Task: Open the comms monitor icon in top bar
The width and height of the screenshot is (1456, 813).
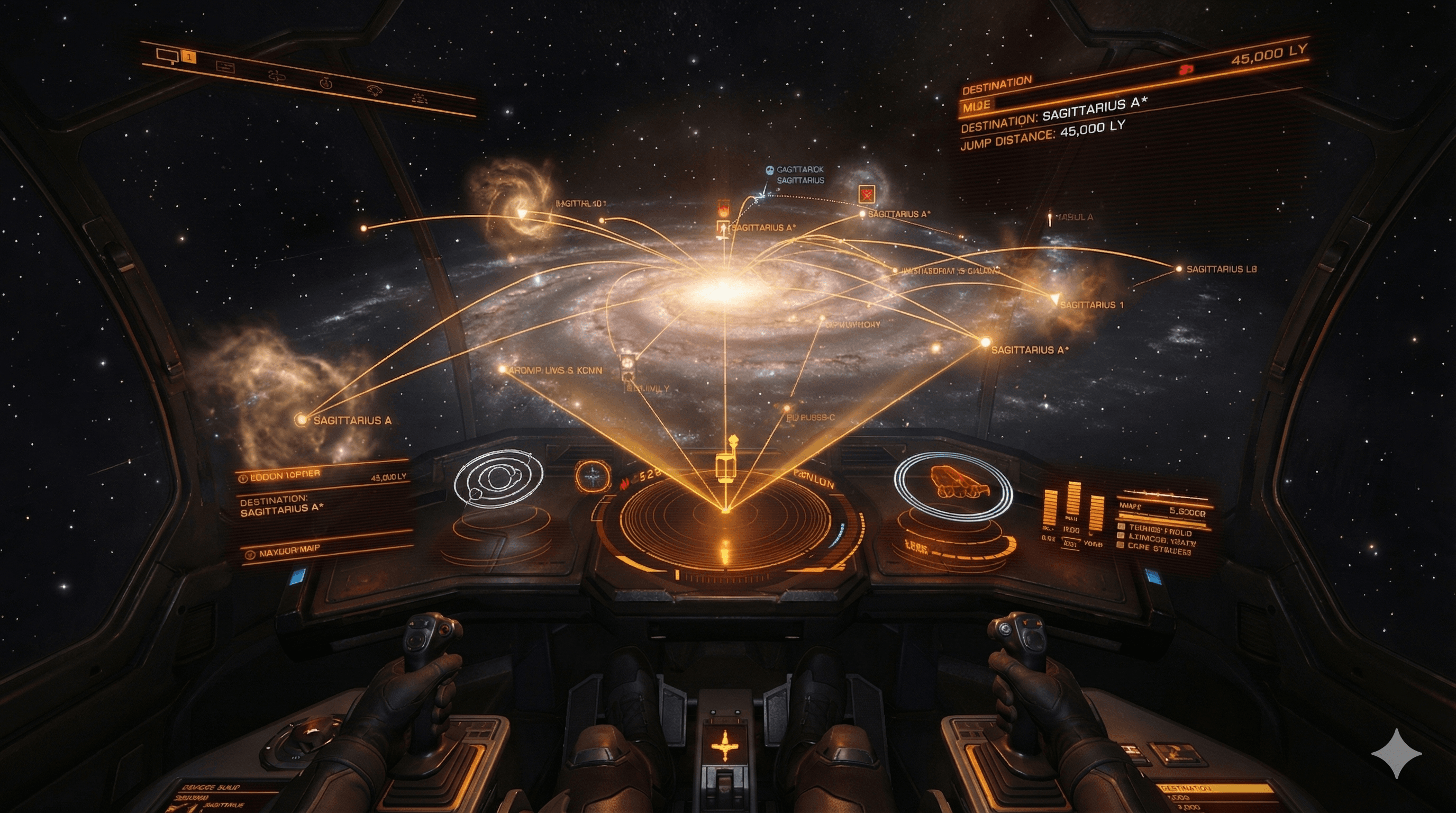Action: pyautogui.click(x=167, y=56)
